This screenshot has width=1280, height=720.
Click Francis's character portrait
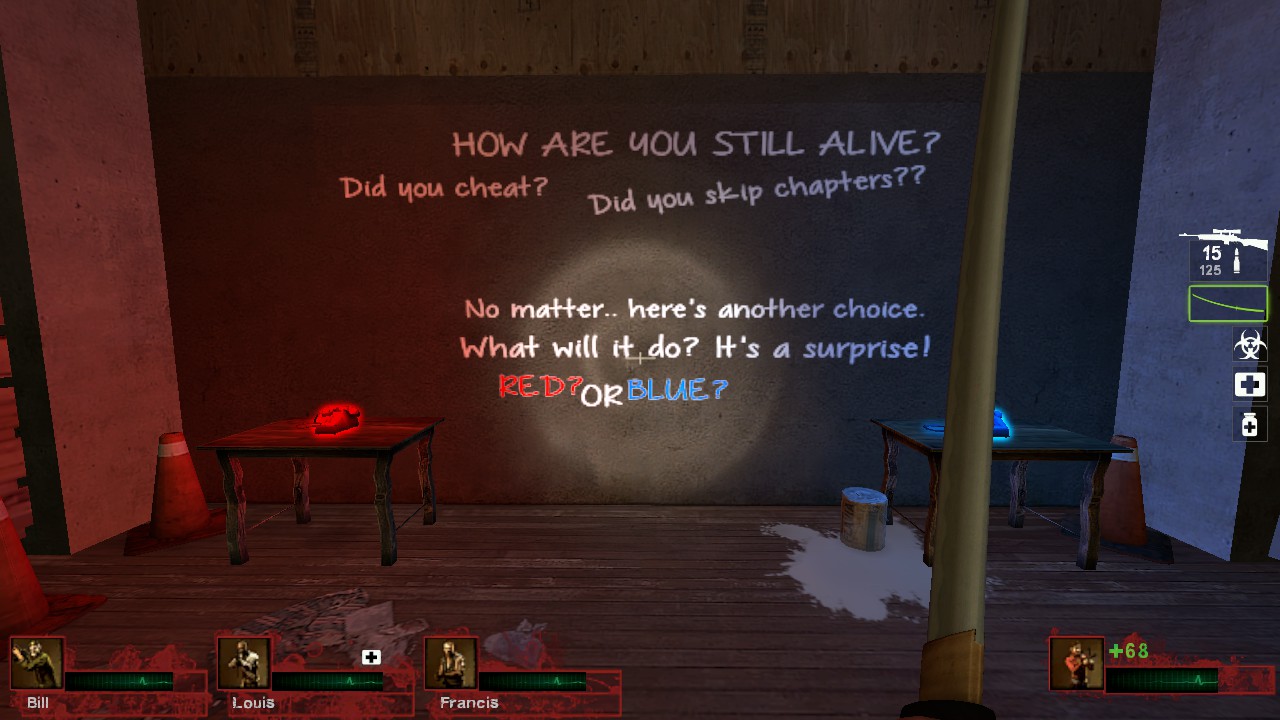[450, 664]
